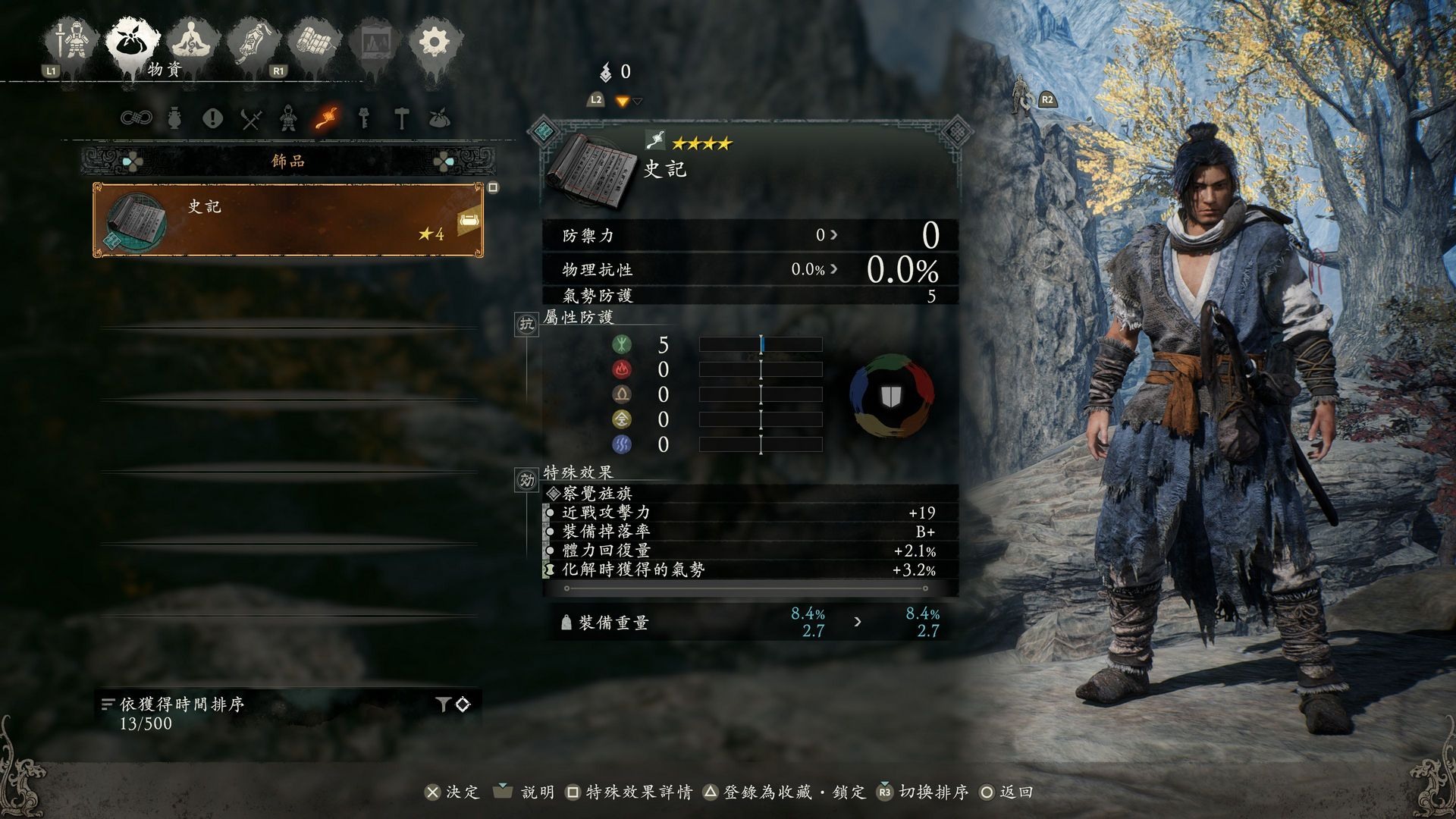Viewport: 1456px width, 819px height.
Task: Change the 依獲得時間排序 sort order
Action: click(182, 704)
